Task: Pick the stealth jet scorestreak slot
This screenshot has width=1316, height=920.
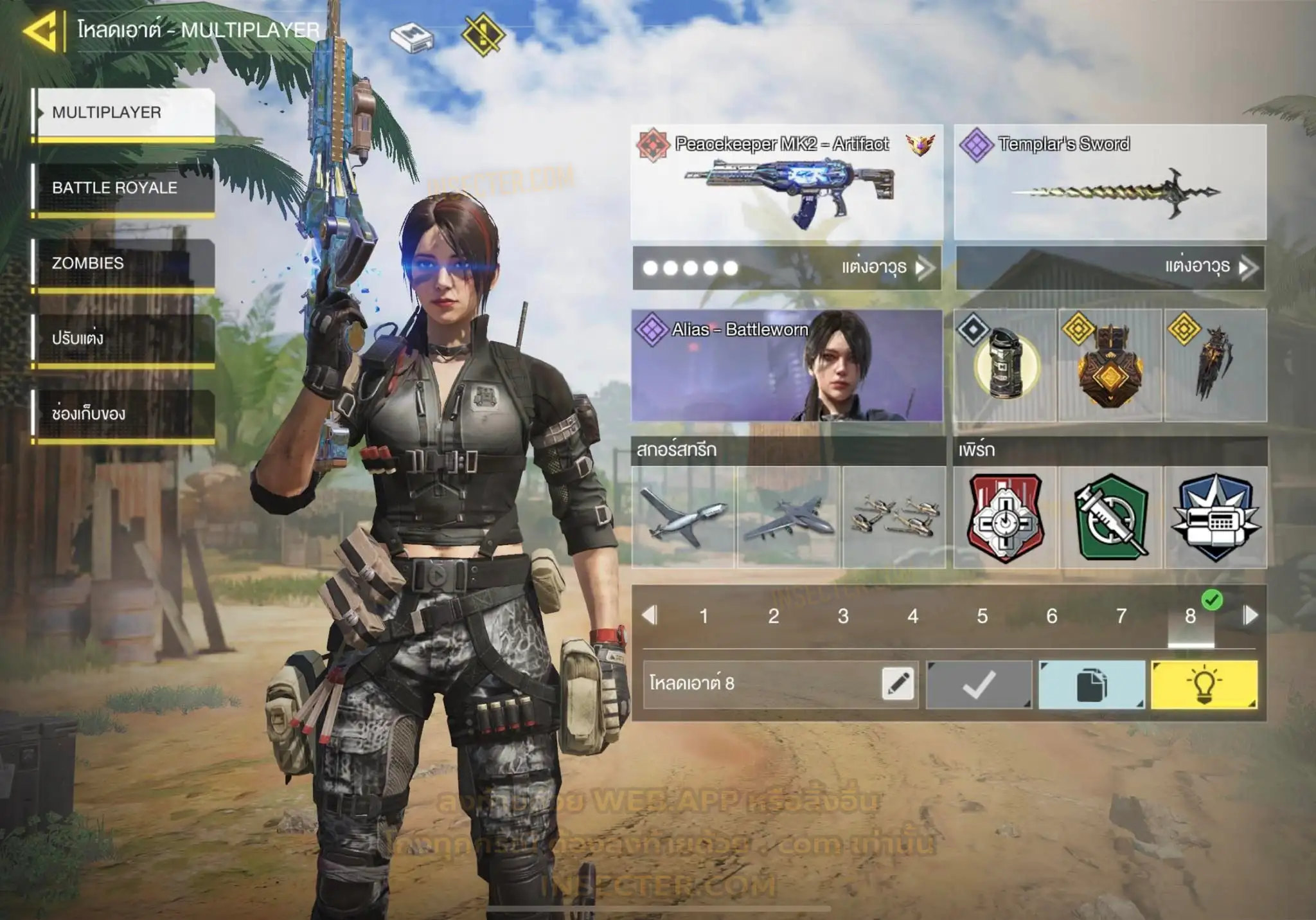Action: tap(788, 517)
